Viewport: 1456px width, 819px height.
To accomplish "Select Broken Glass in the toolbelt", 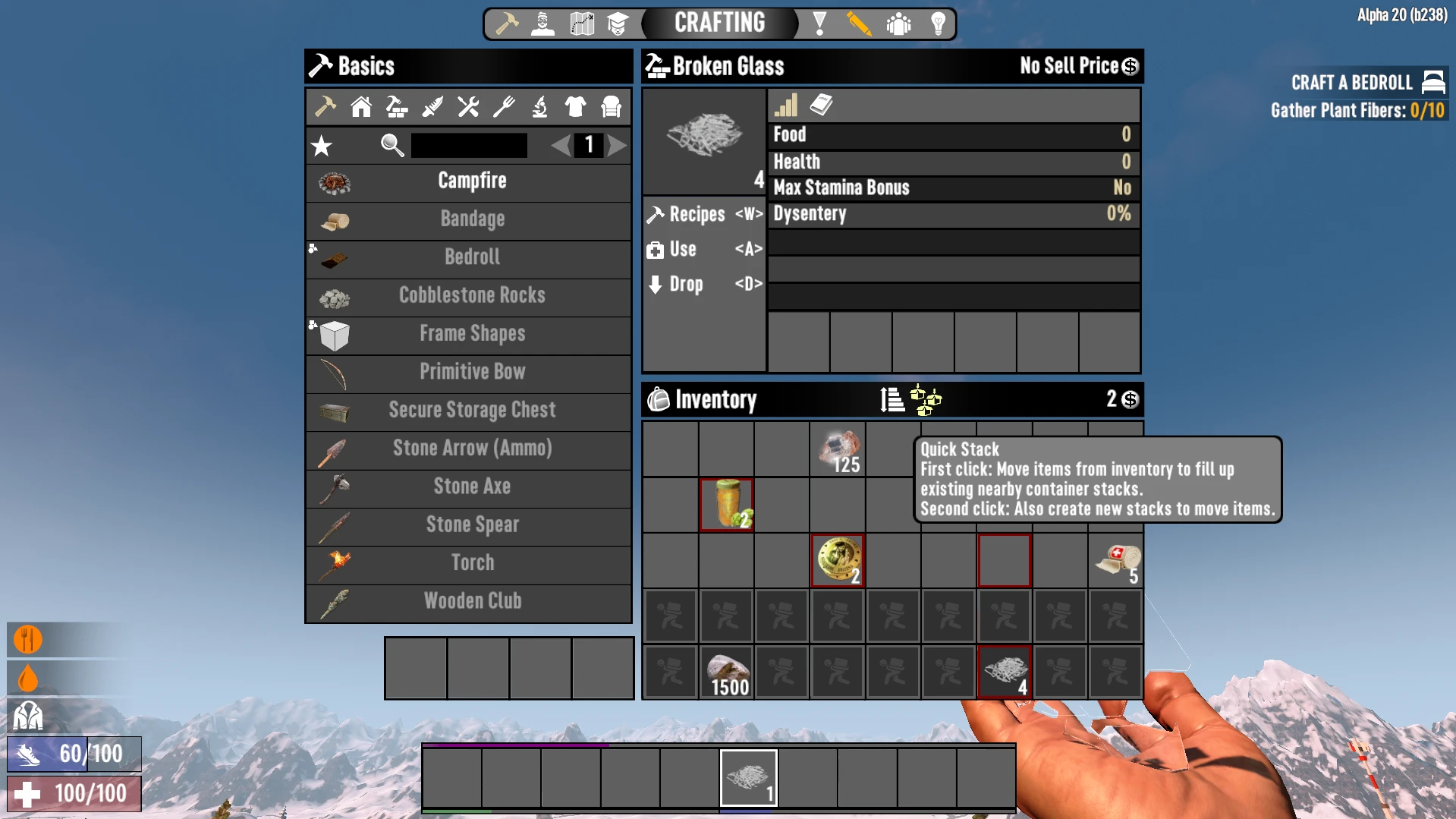I will [x=749, y=778].
